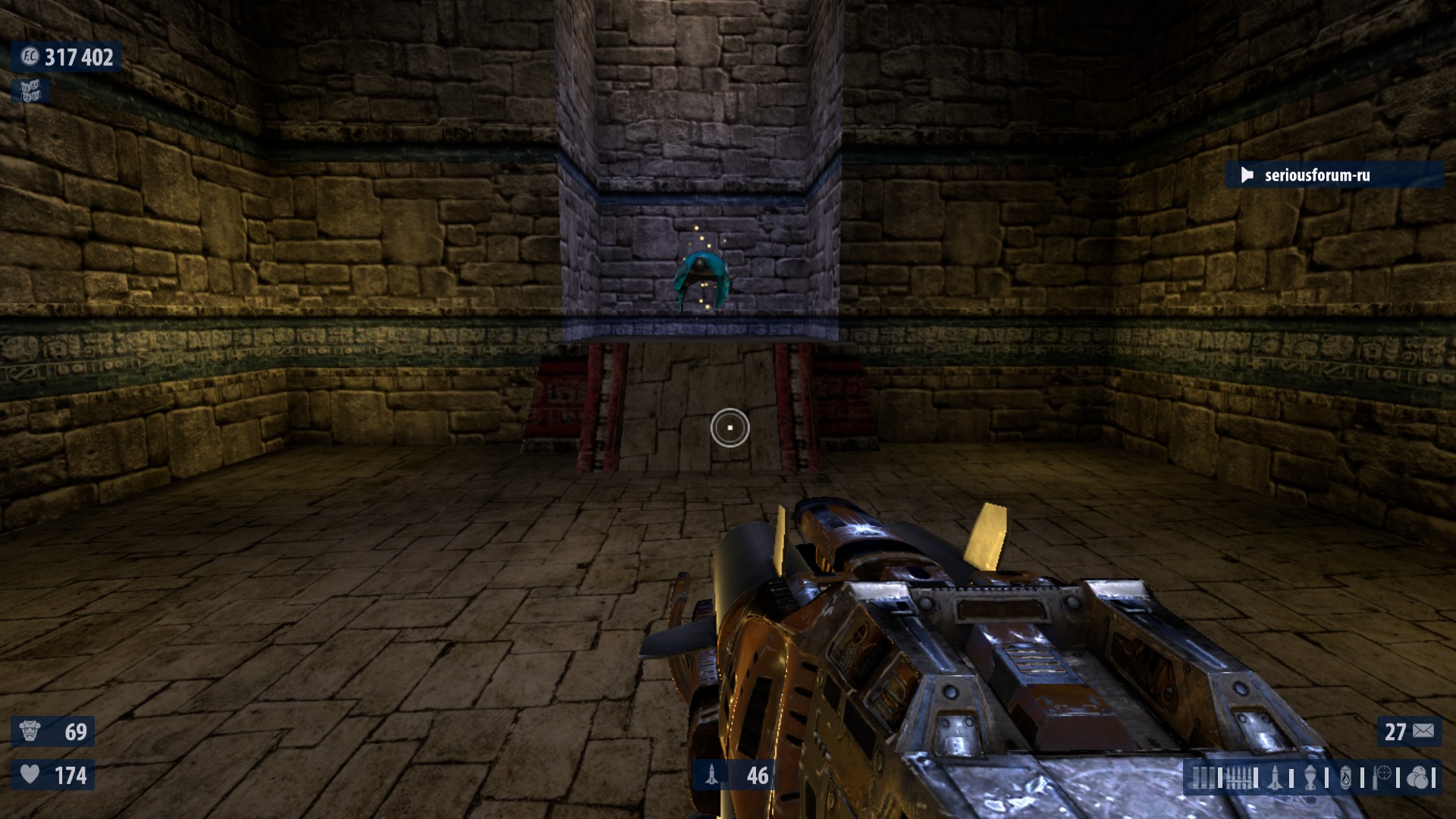Open the unread messages envelope icon
The image size is (1456, 819).
click(x=1423, y=731)
